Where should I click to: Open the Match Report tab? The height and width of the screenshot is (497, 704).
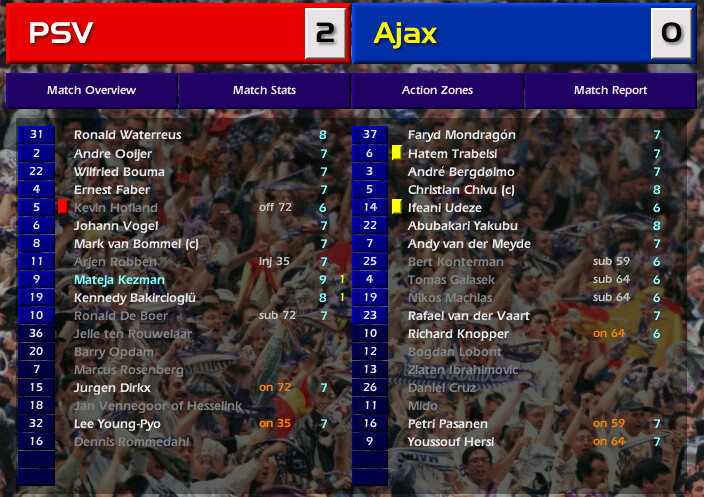[610, 90]
